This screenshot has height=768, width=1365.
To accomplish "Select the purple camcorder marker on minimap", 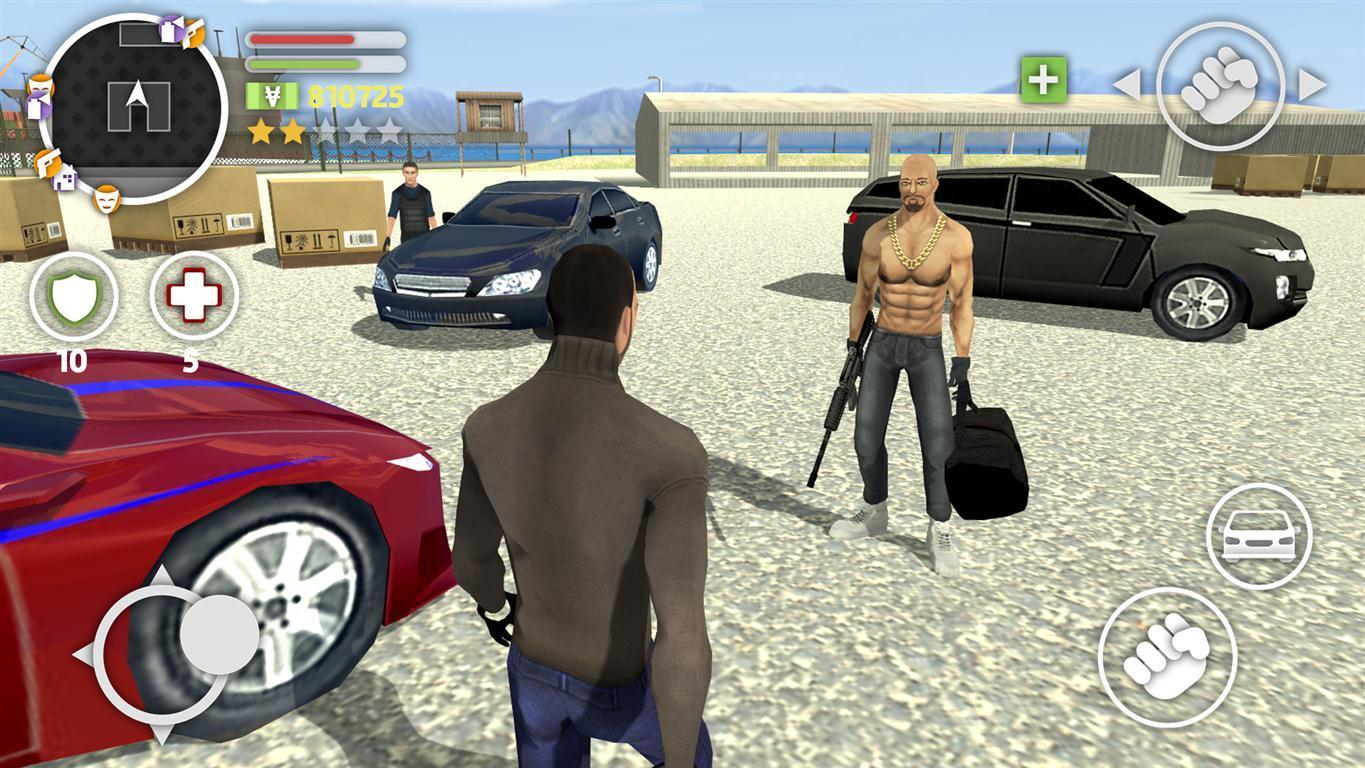I will pyautogui.click(x=170, y=29).
